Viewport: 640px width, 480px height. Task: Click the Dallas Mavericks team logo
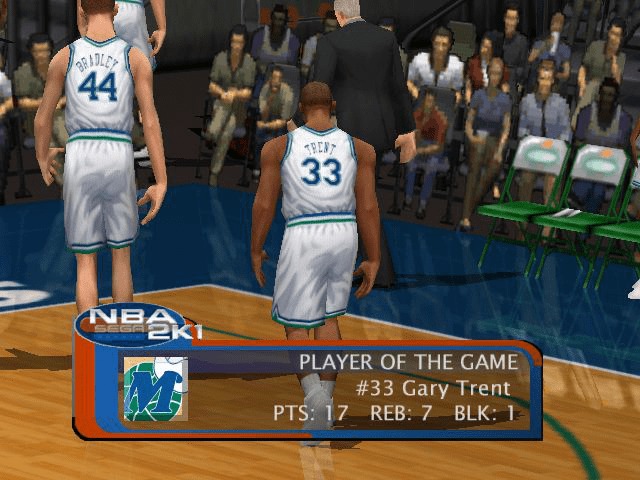point(155,388)
